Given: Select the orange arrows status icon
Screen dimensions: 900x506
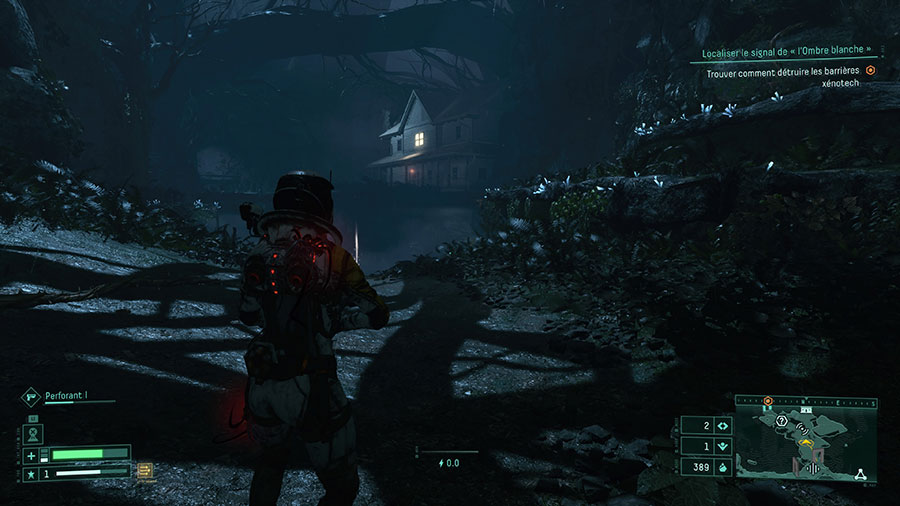Looking at the screenshot, I should point(145,470).
